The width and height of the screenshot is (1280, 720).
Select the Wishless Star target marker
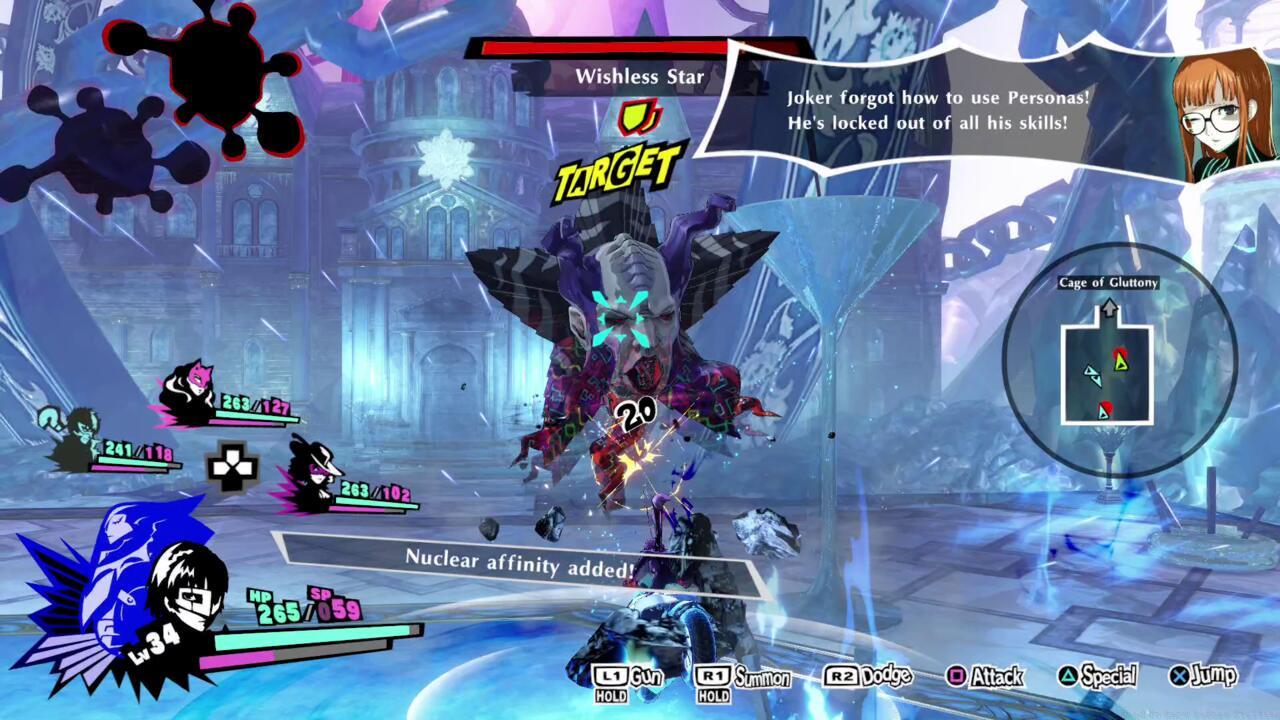[x=620, y=172]
